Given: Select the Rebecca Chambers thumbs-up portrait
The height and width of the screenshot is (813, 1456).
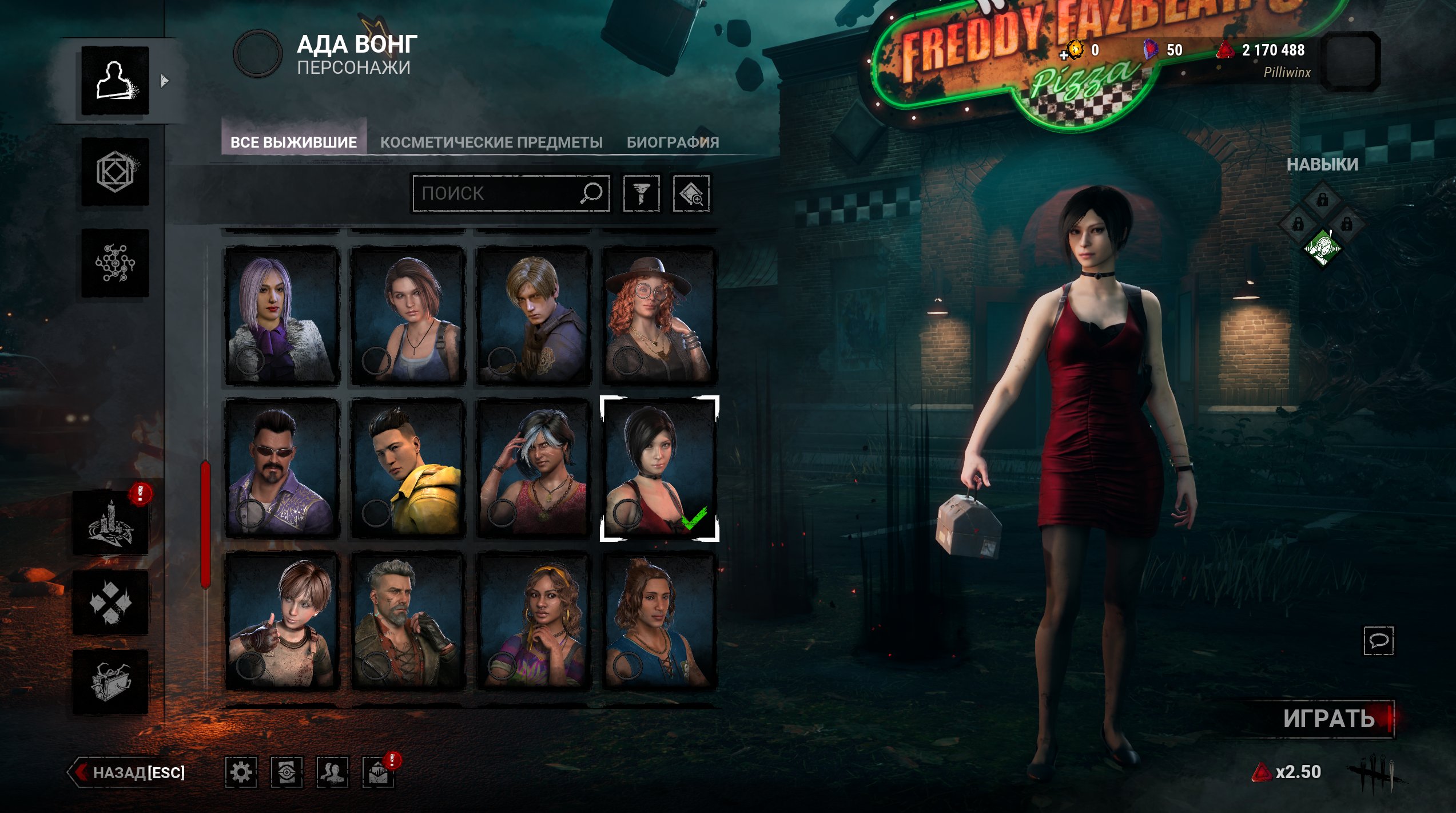Looking at the screenshot, I should 282,621.
